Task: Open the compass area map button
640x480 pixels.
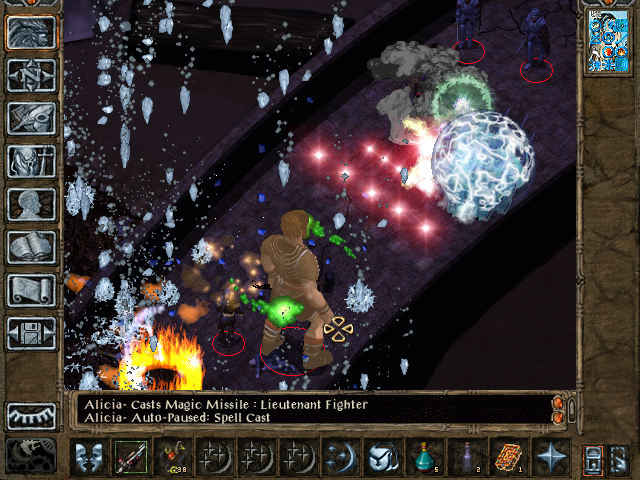Action: click(x=31, y=75)
